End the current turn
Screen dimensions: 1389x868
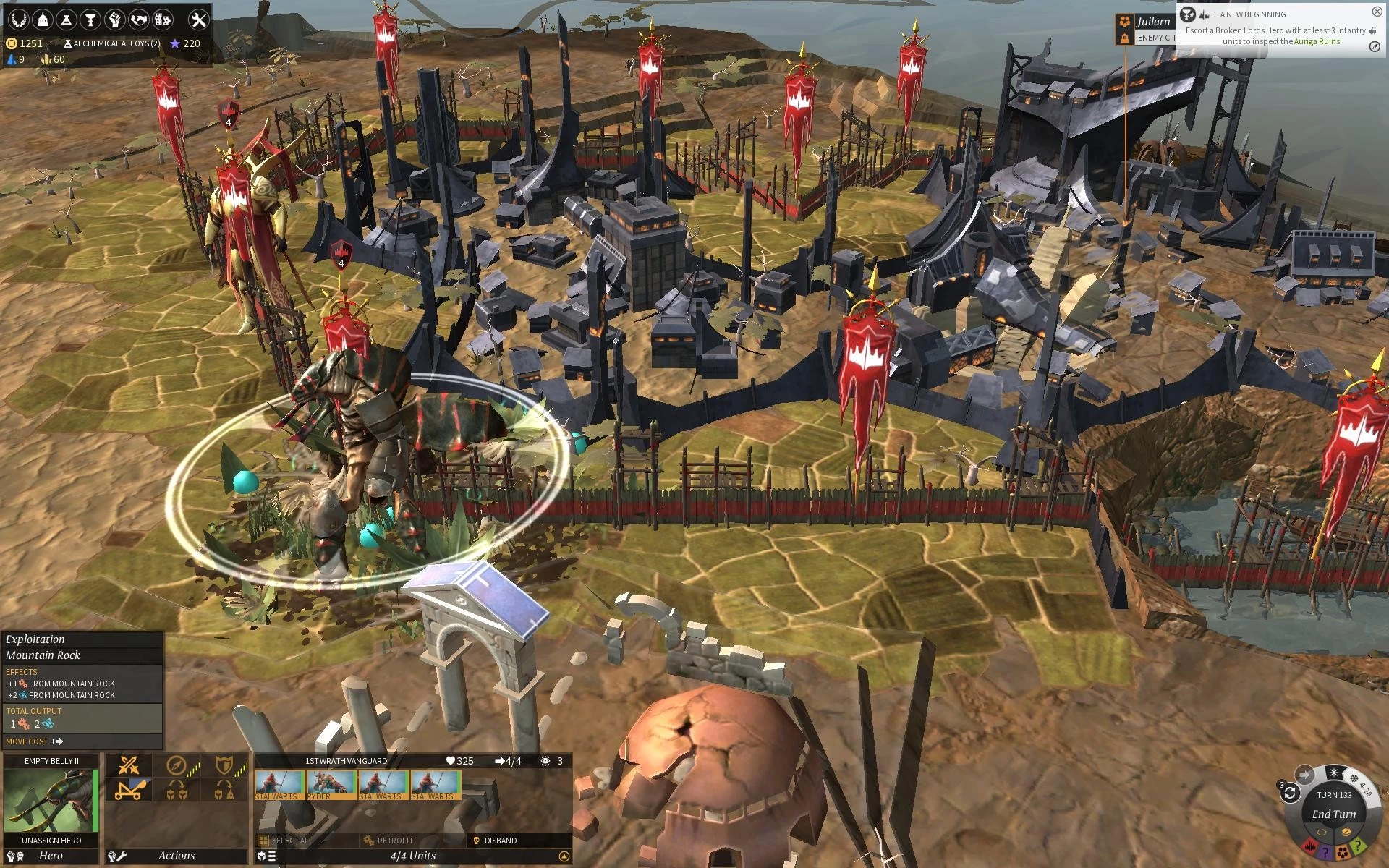pyautogui.click(x=1333, y=814)
